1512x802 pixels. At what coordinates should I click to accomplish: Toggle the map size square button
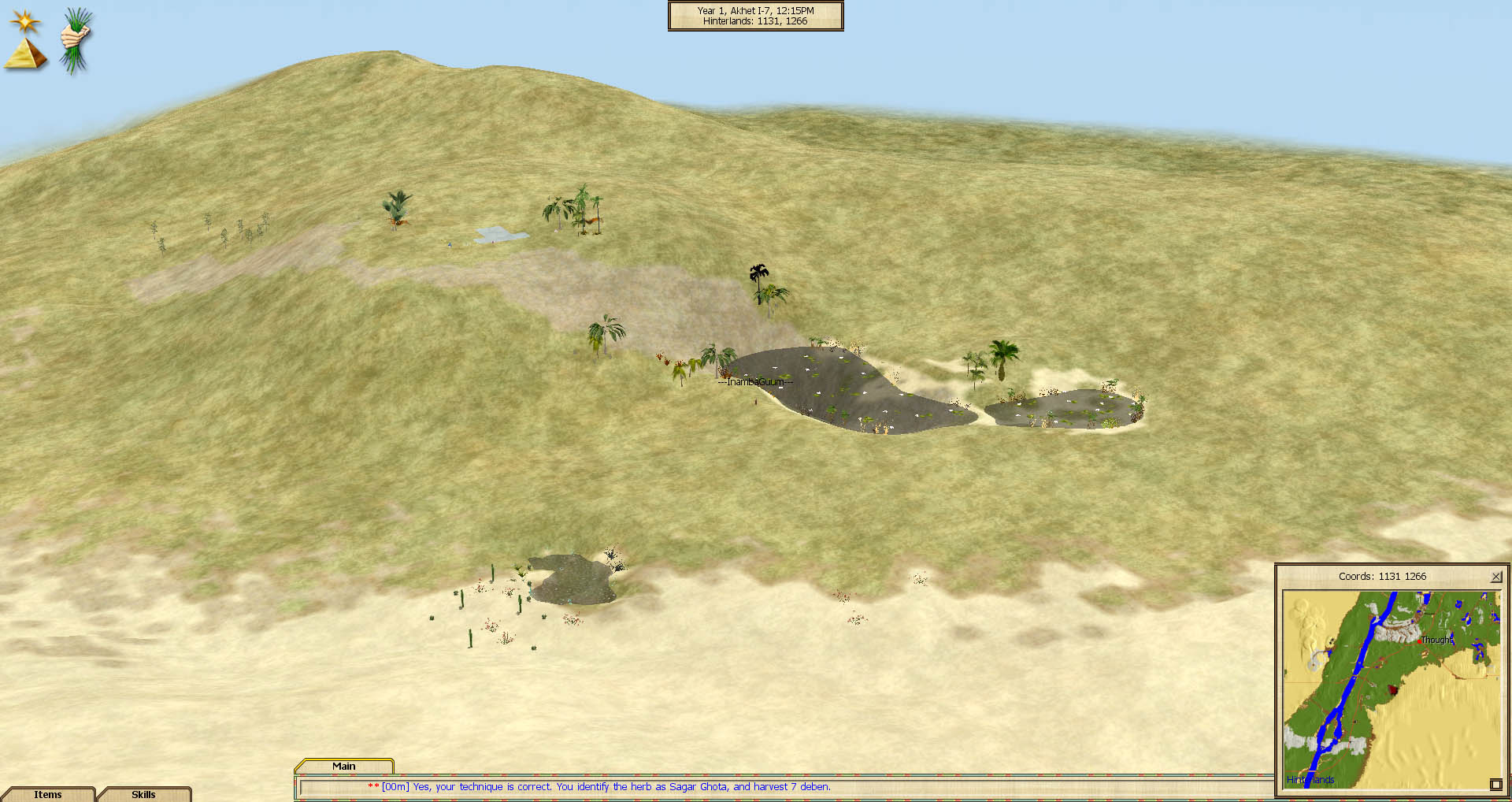1495,784
